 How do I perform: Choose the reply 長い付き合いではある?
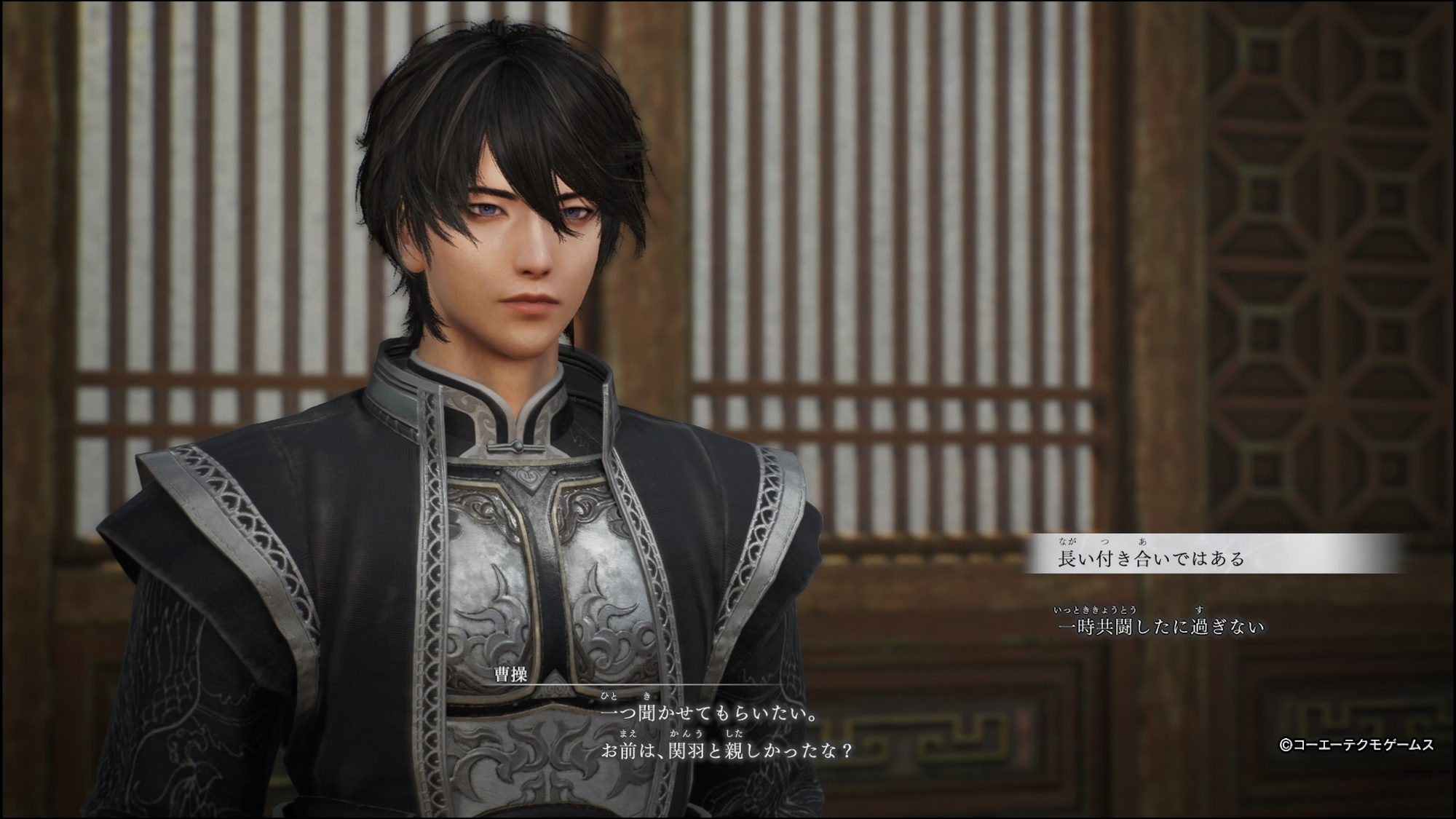click(x=1151, y=558)
